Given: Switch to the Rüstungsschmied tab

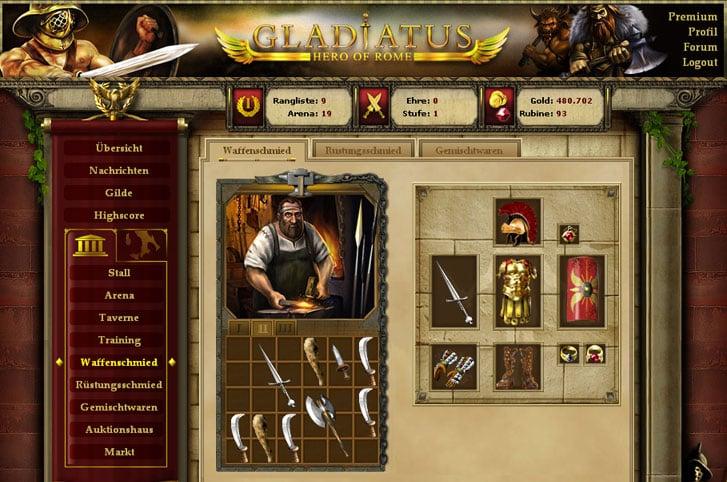Looking at the screenshot, I should pos(363,150).
